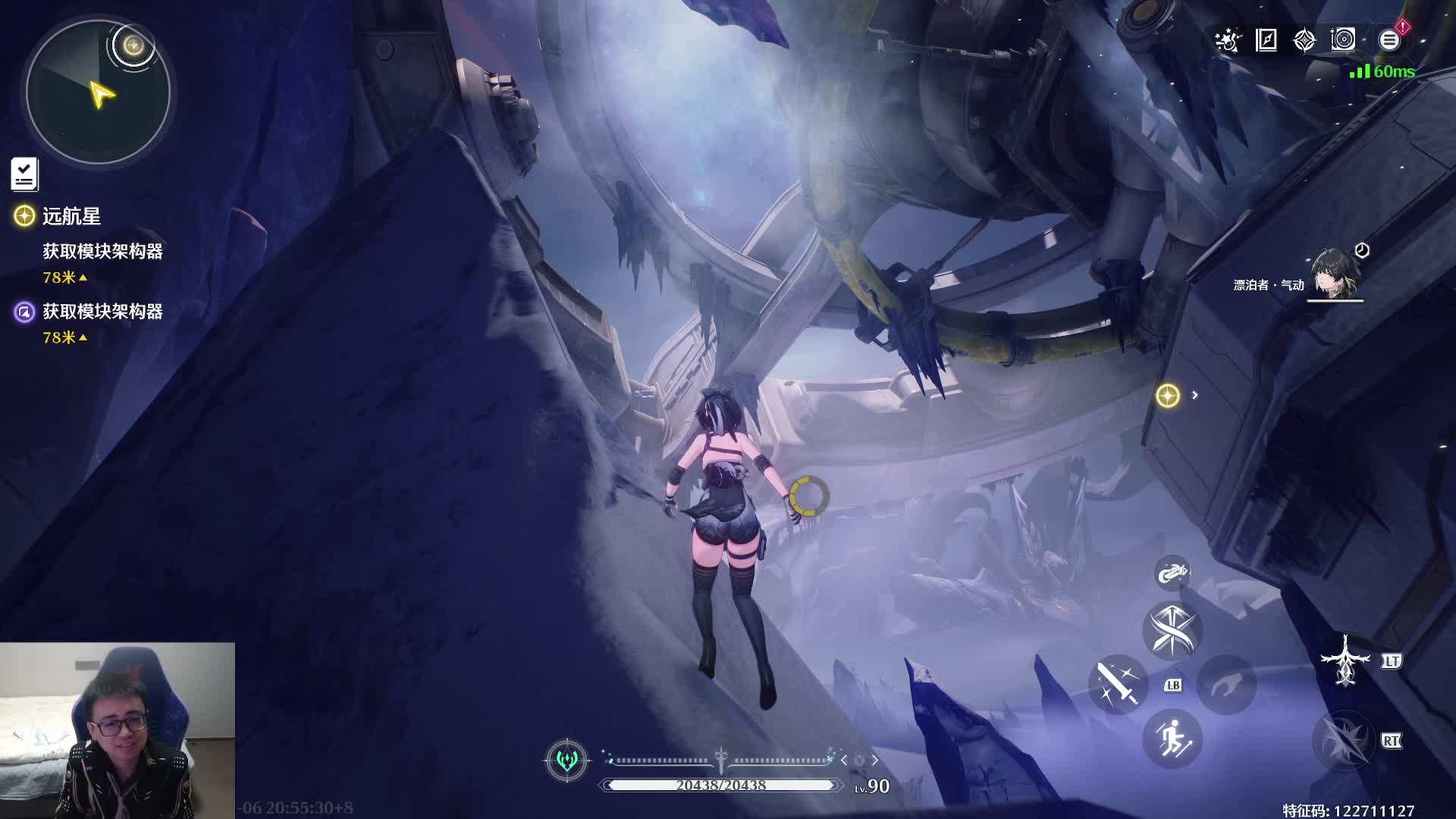
Task: Open the guidebook compass icon
Action: click(1266, 40)
